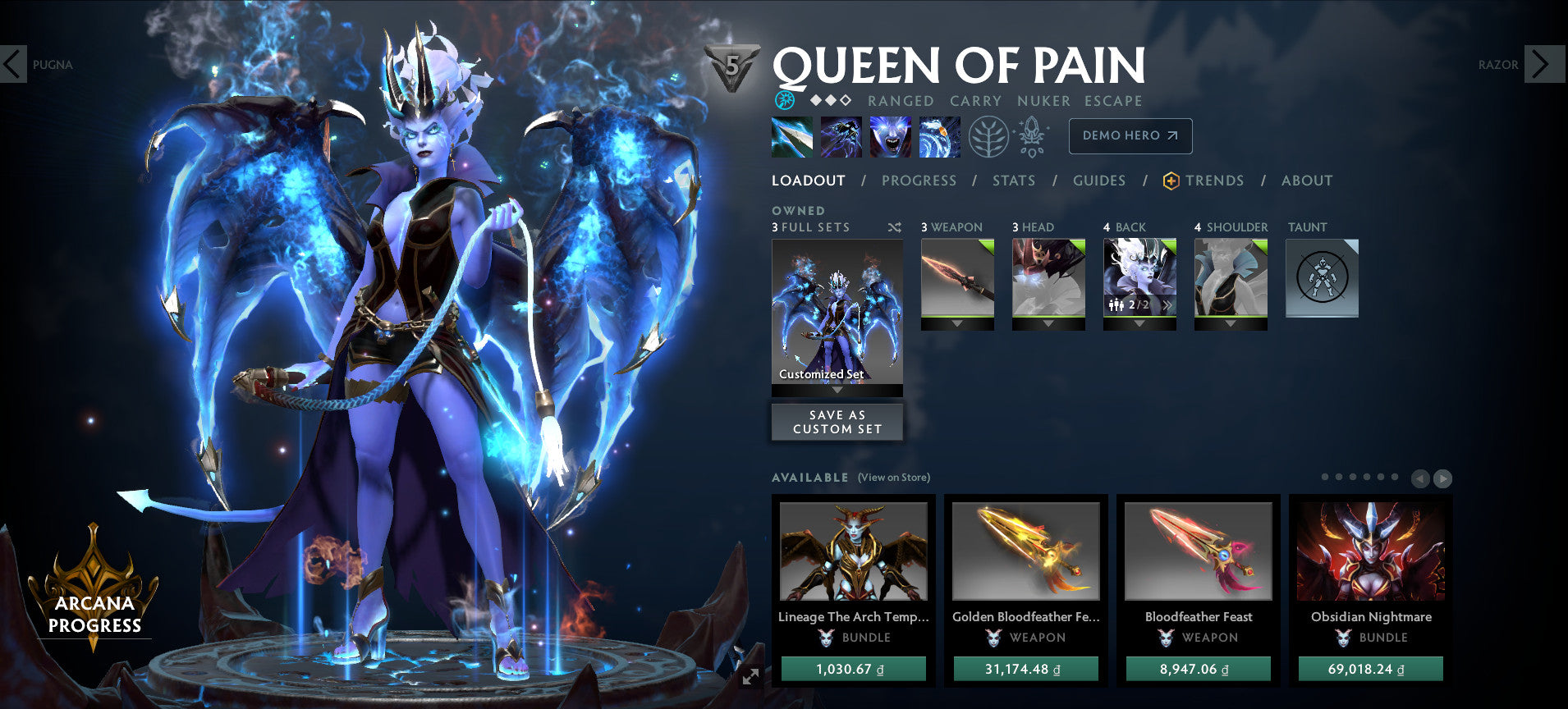Select the second style diamond toggle
This screenshot has height=709, width=1568.
coord(829,100)
